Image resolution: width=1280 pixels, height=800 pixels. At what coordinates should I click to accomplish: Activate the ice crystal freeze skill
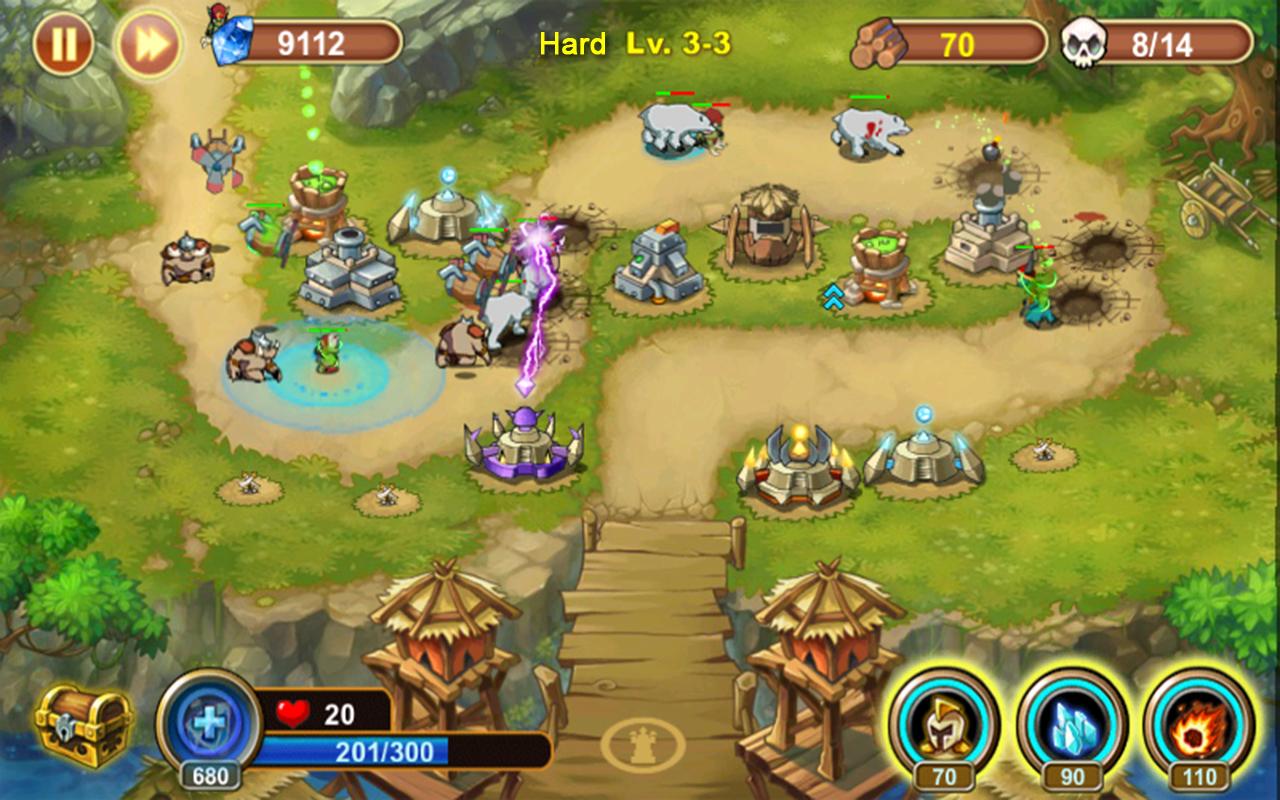pos(1072,724)
